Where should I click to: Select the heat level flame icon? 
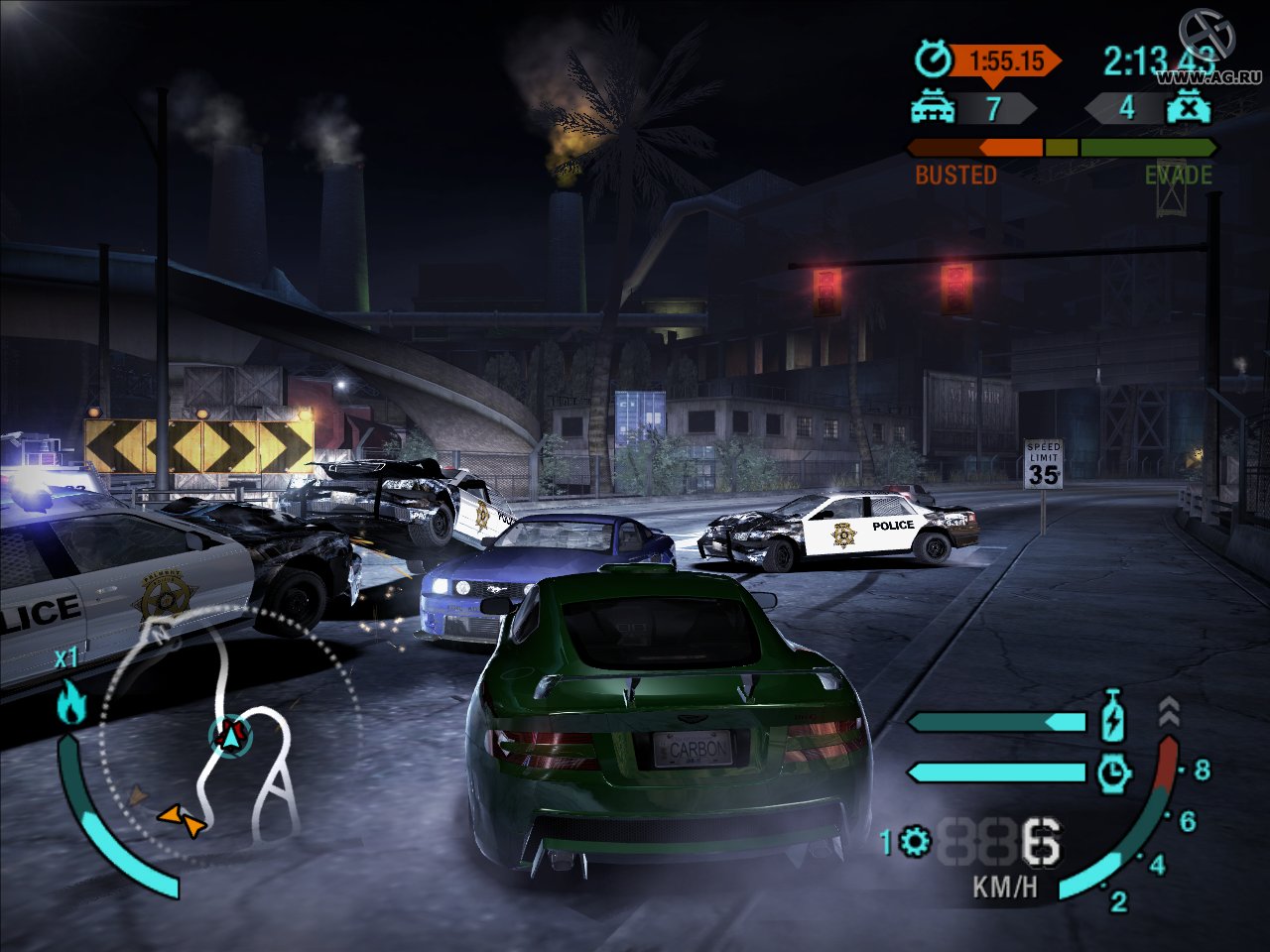point(70,702)
